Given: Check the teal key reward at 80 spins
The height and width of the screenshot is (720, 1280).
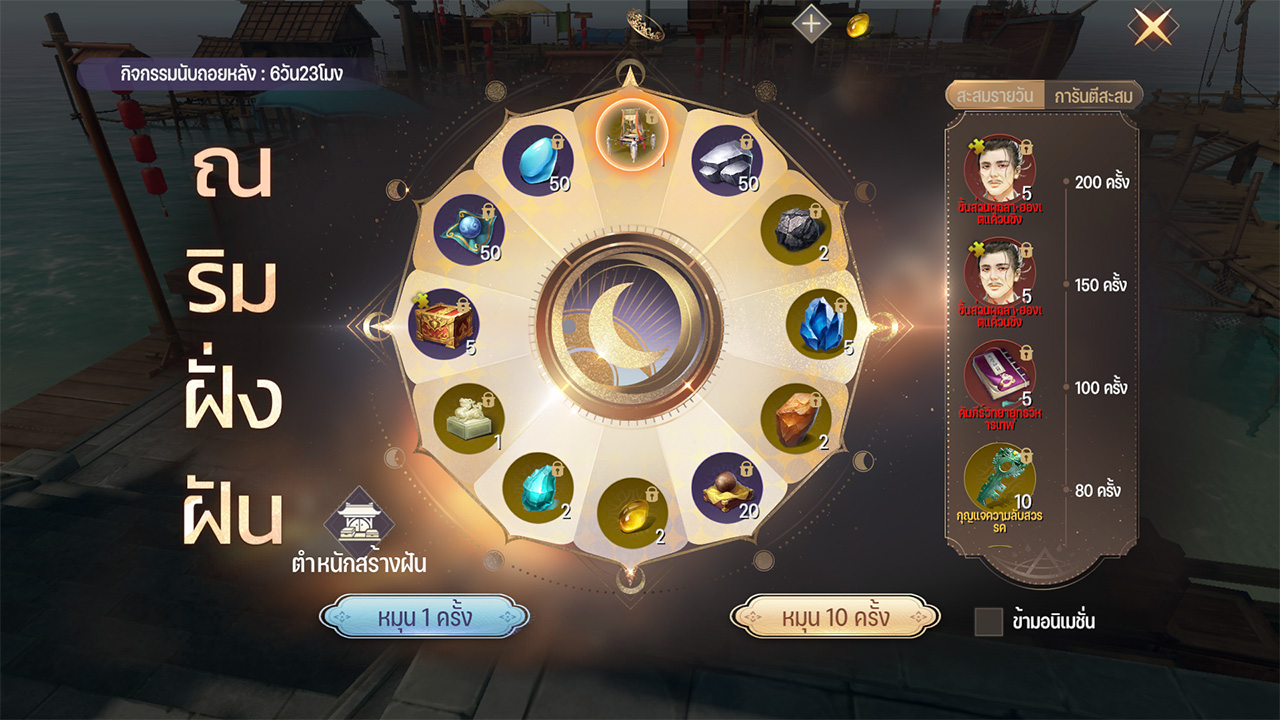Looking at the screenshot, I should [999, 478].
